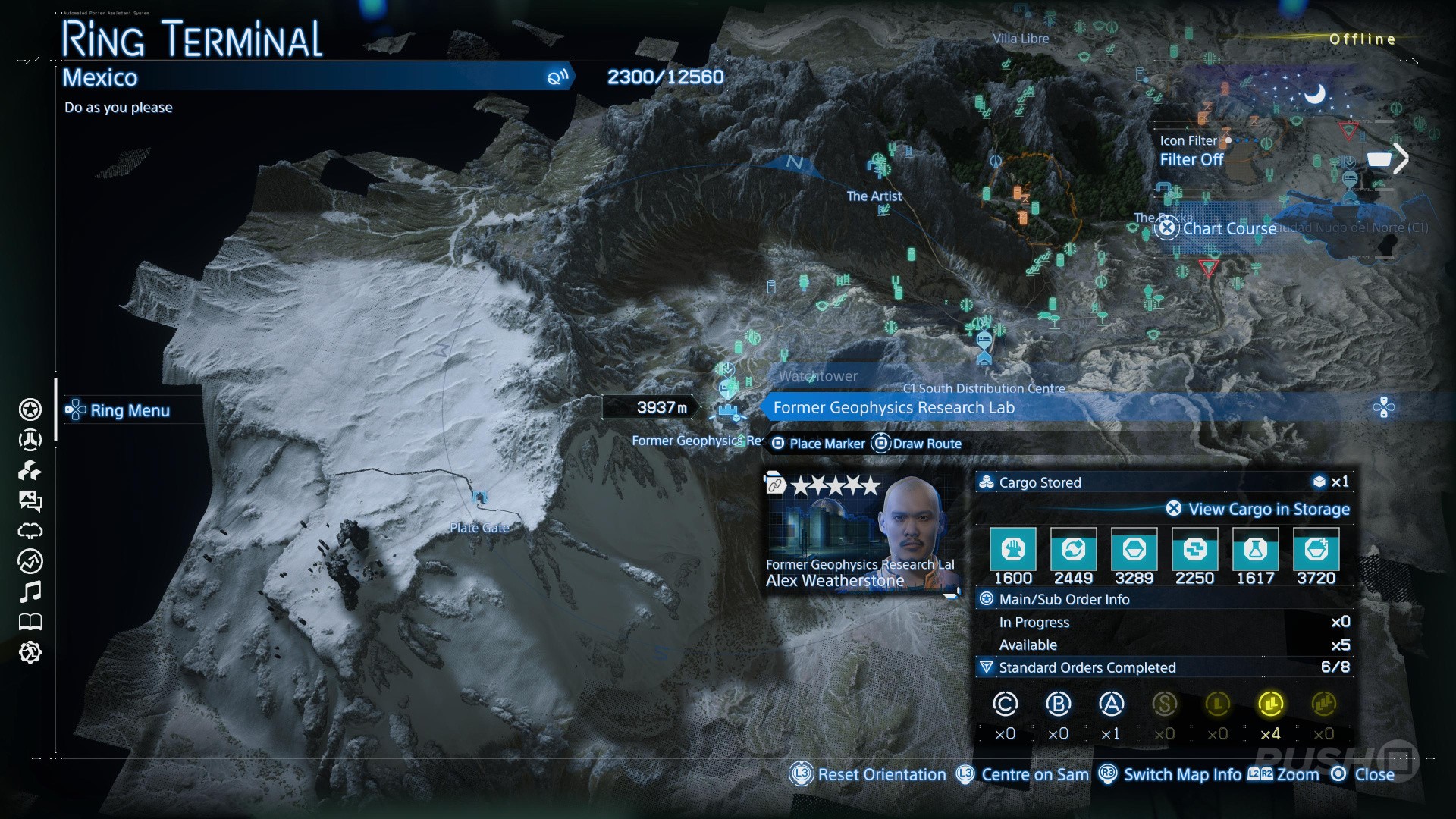The image size is (1456, 819).
Task: Click the Villa Libre map label
Action: 1021,39
